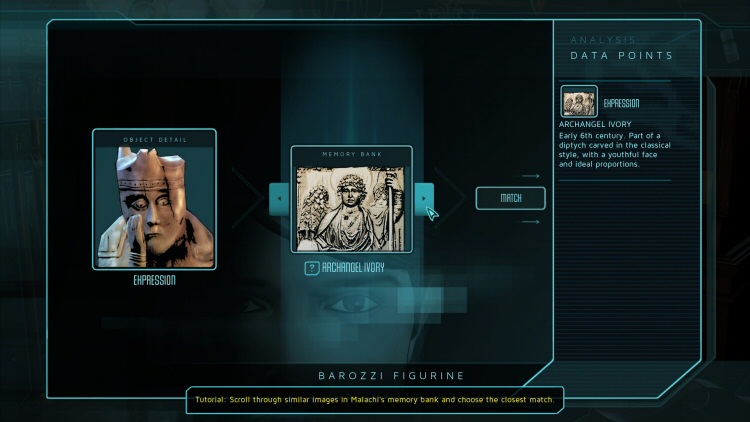Show the next memory bank image
750x422 pixels.
click(424, 198)
